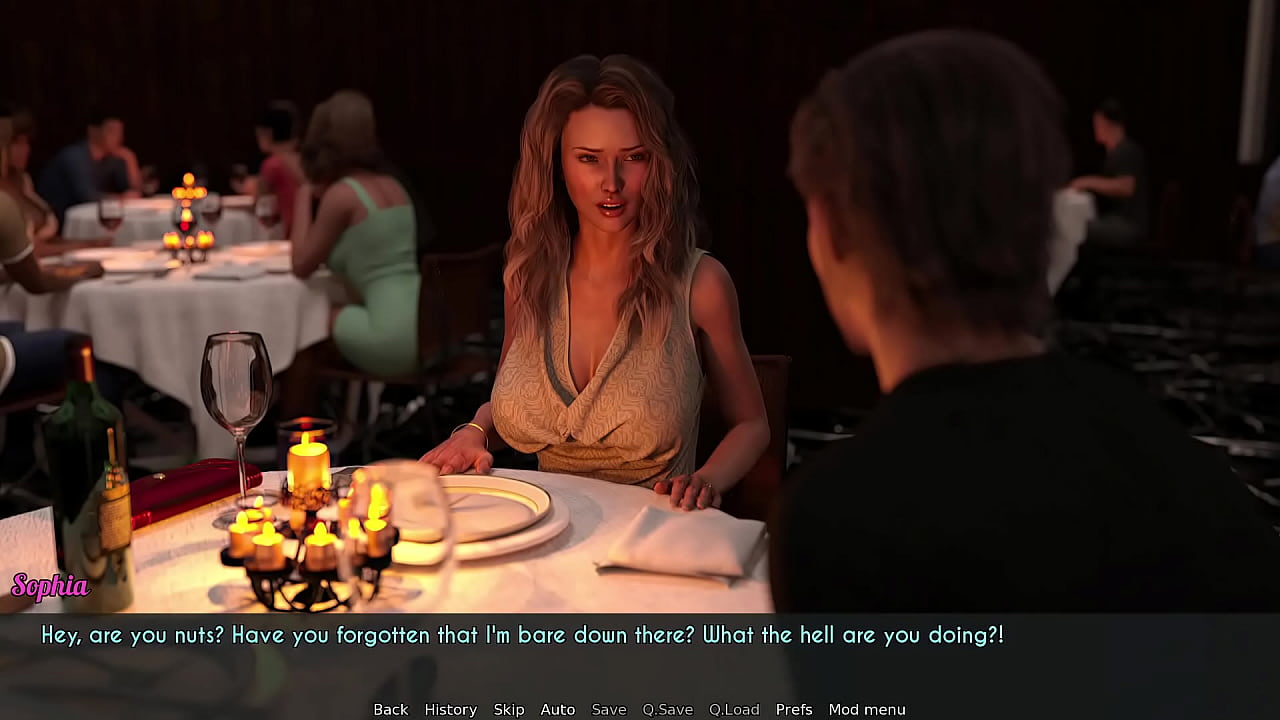Viewport: 1280px width, 720px height.
Task: Open the Mod menu
Action: pos(866,709)
